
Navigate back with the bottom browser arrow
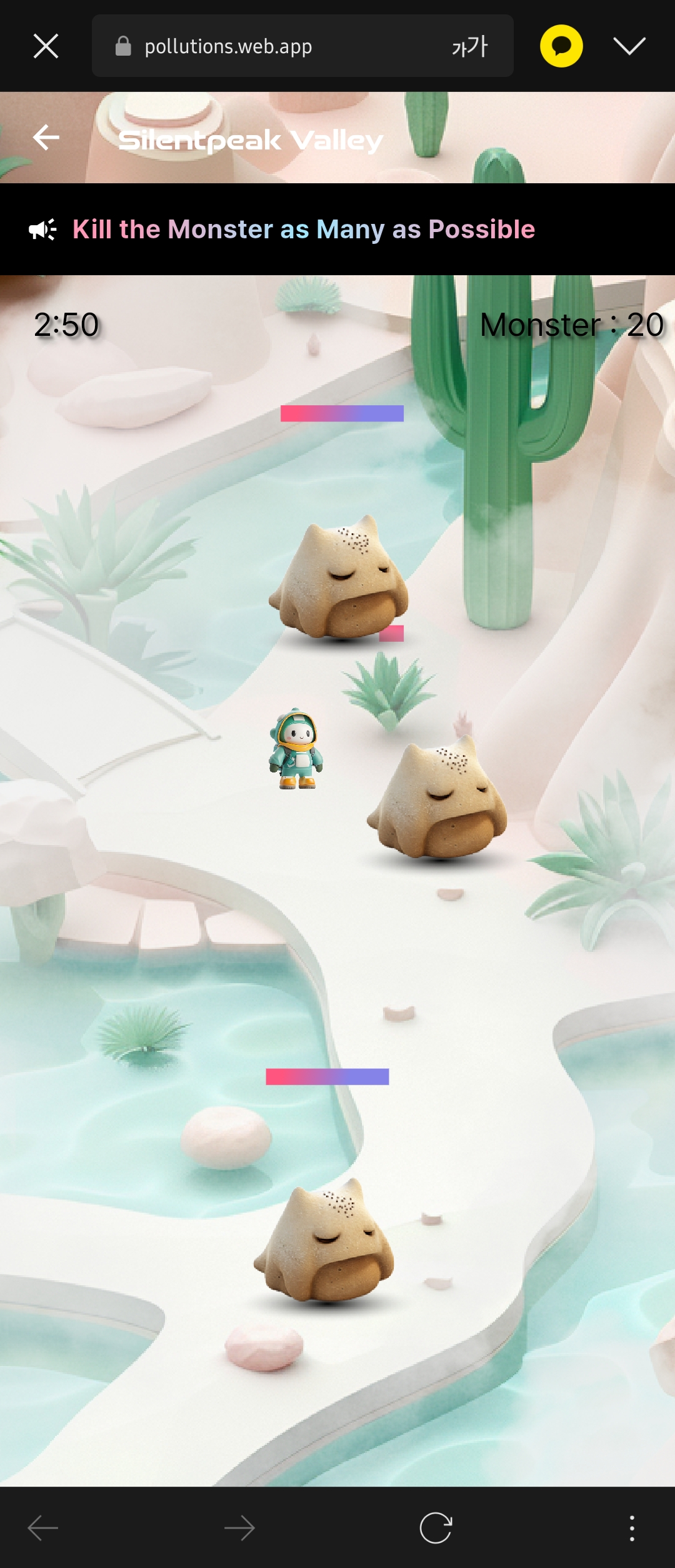(x=43, y=1528)
